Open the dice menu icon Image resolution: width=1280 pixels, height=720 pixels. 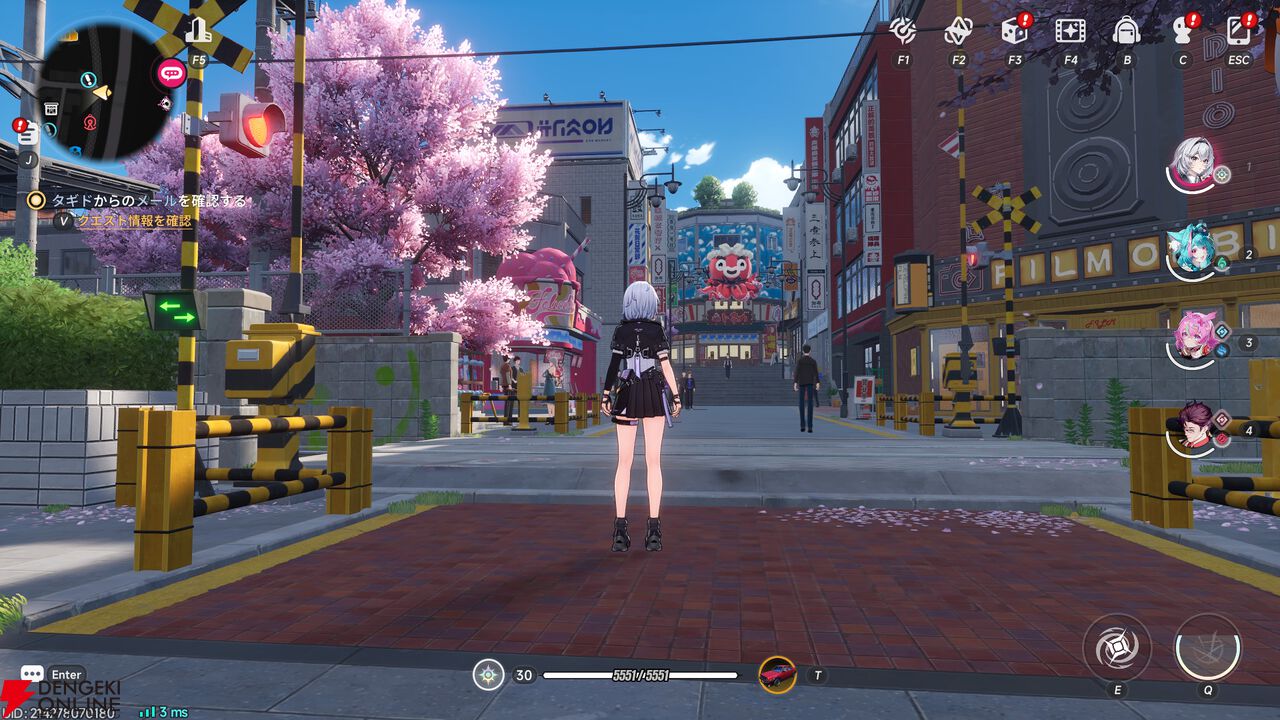tap(1014, 30)
